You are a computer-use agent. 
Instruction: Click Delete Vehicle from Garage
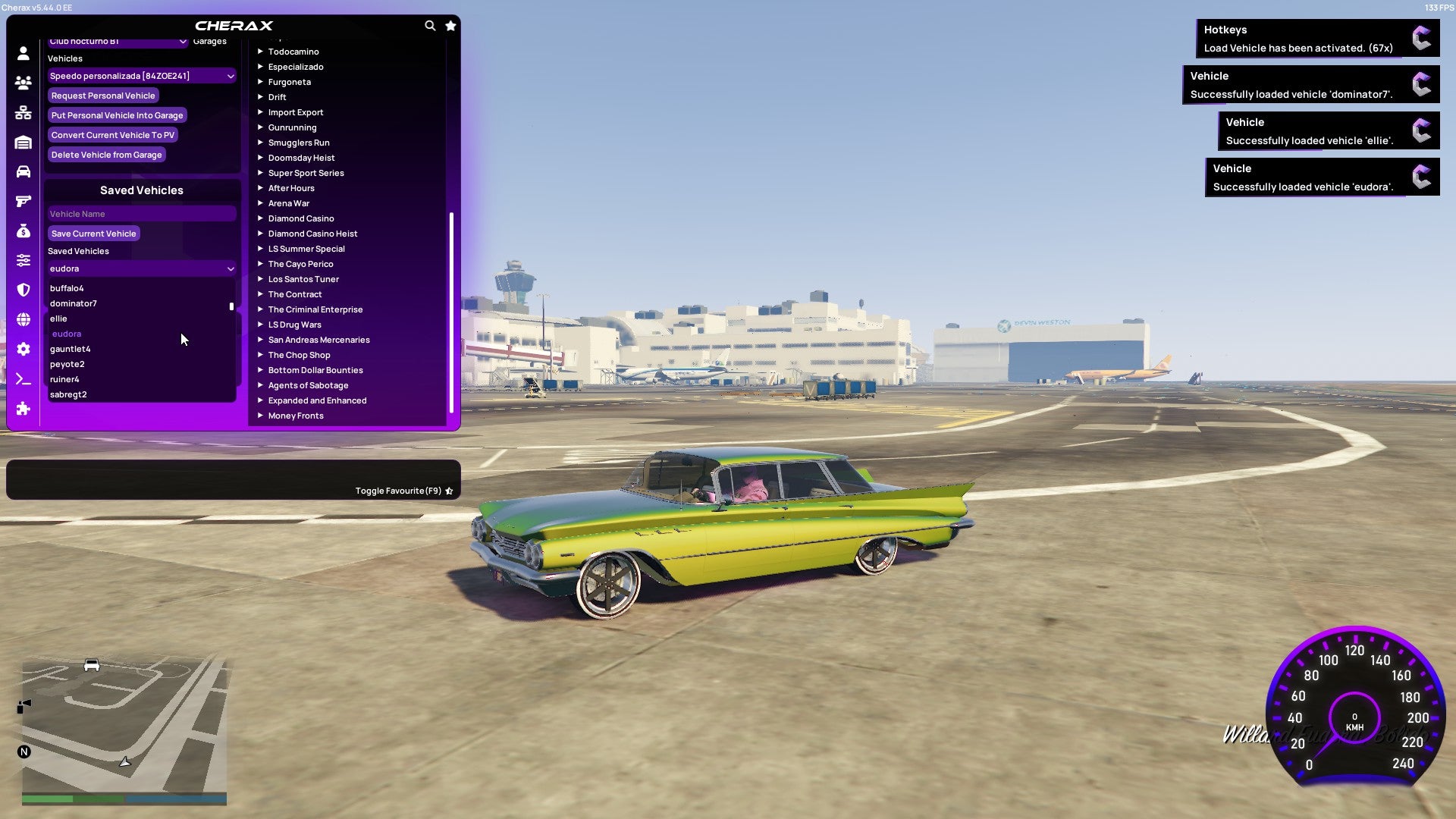106,154
